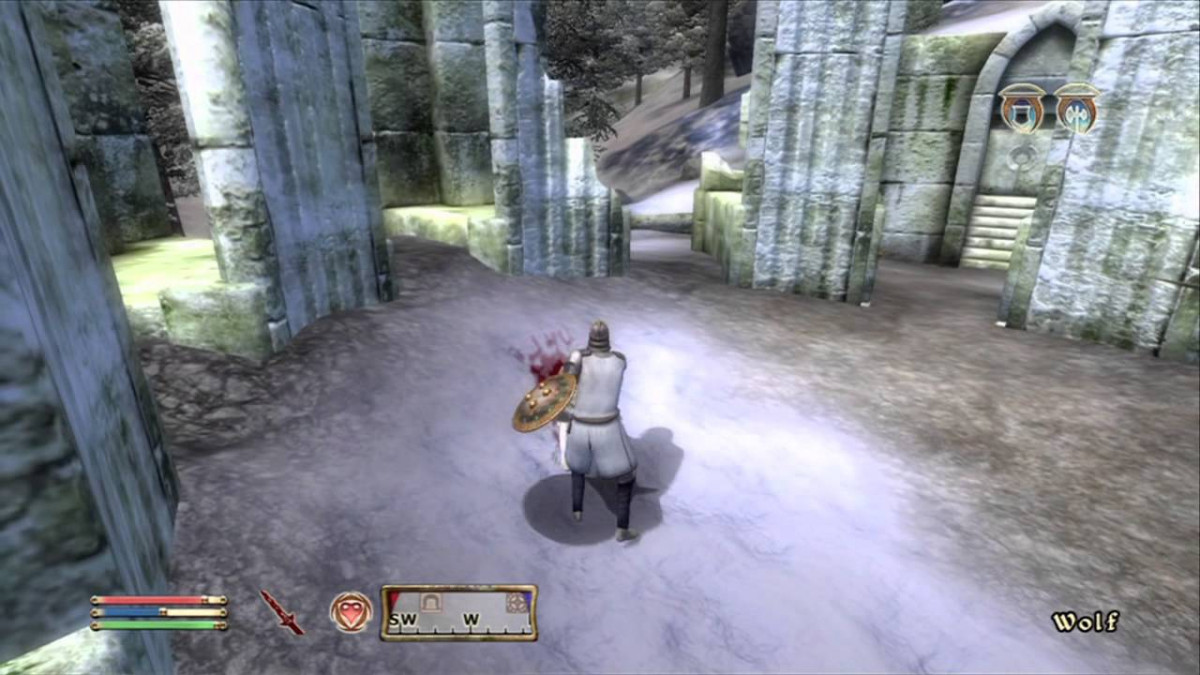The height and width of the screenshot is (675, 1200).
Task: Activate the heart healing spell icon
Action: point(351,612)
